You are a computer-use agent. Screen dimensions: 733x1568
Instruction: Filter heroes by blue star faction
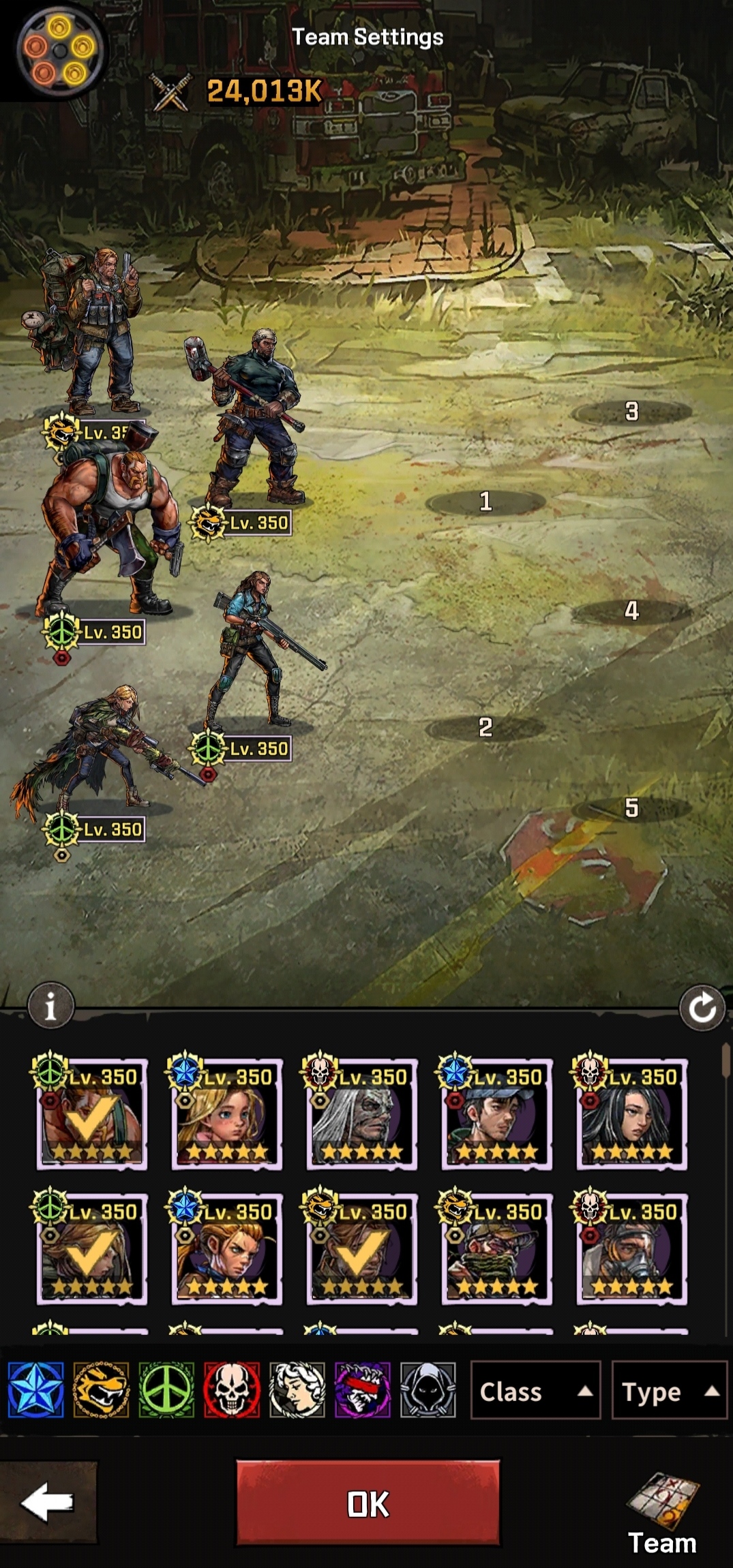coord(36,1390)
